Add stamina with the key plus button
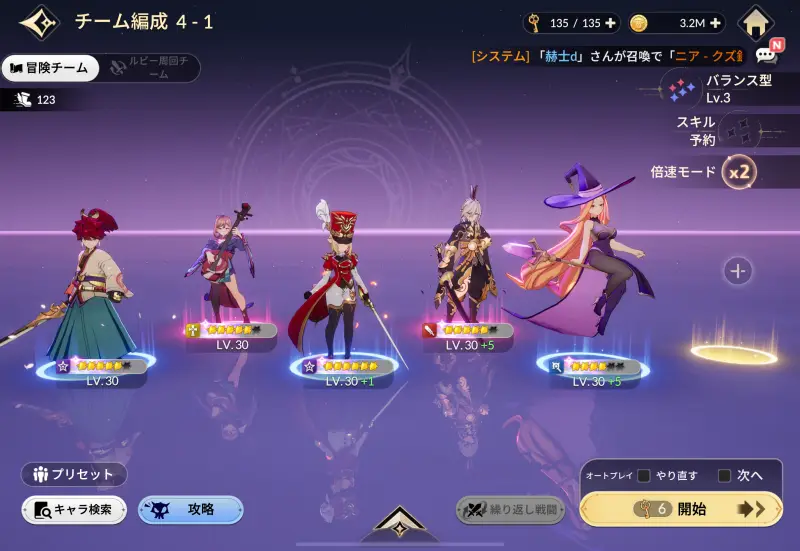800x551 pixels. tap(611, 23)
